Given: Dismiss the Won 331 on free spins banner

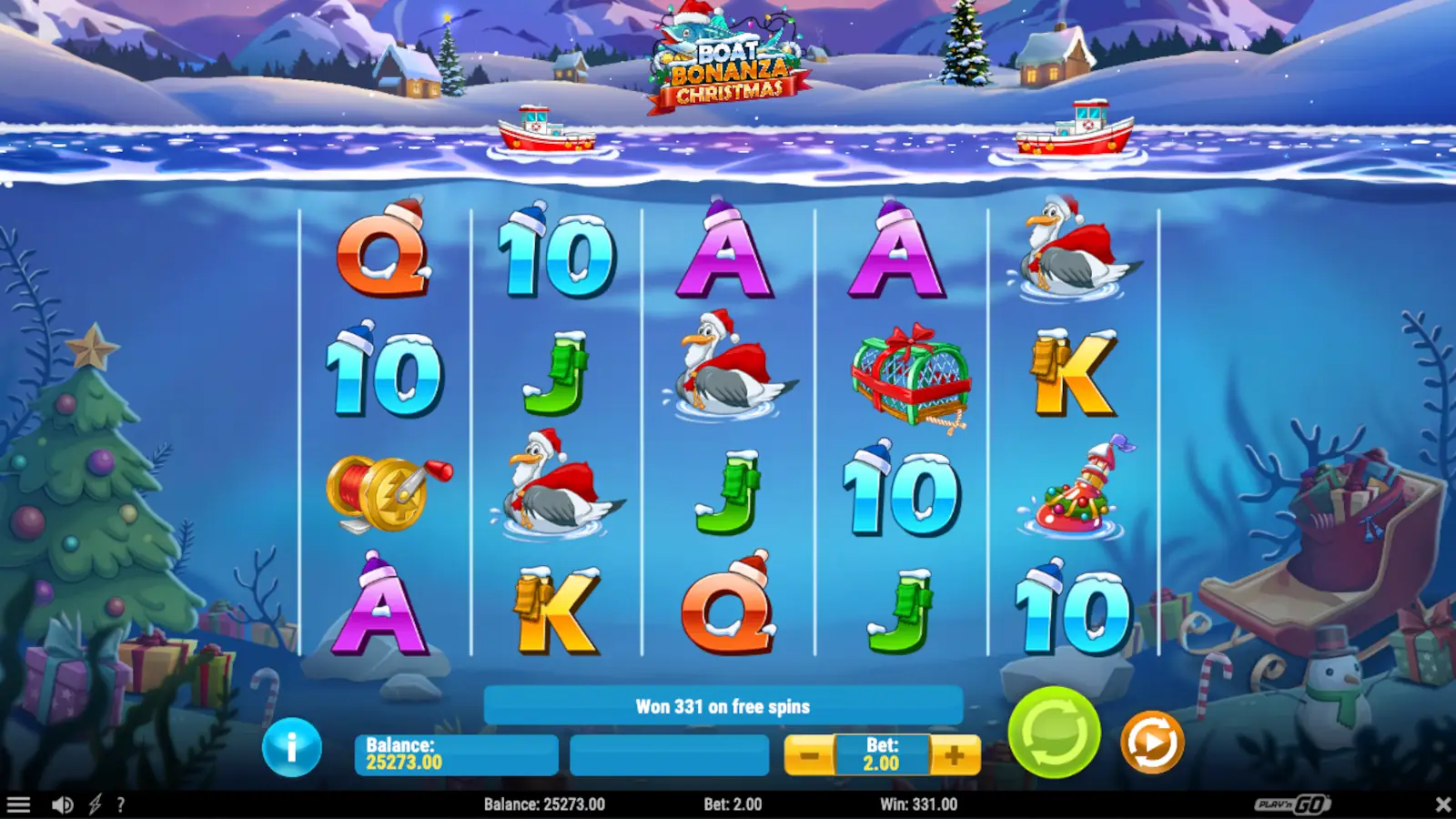Looking at the screenshot, I should pyautogui.click(x=723, y=704).
